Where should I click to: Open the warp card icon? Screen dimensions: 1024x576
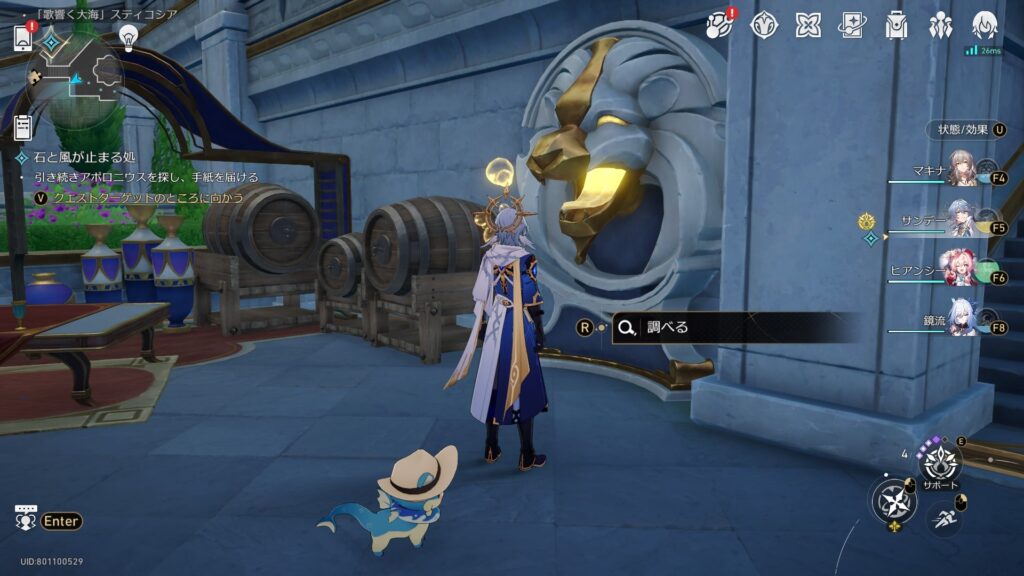coord(852,25)
